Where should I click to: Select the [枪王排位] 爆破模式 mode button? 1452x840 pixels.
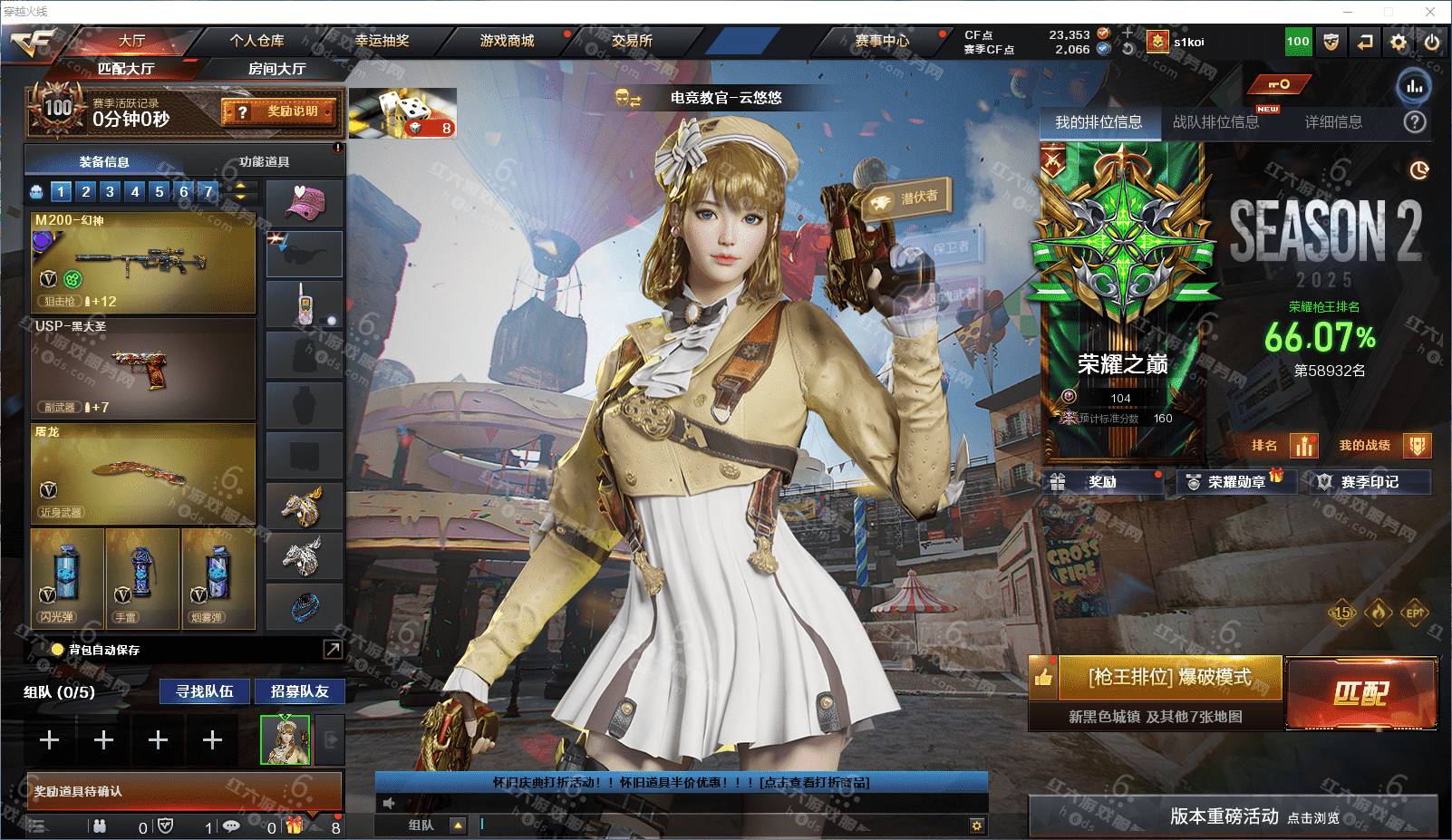(1169, 678)
